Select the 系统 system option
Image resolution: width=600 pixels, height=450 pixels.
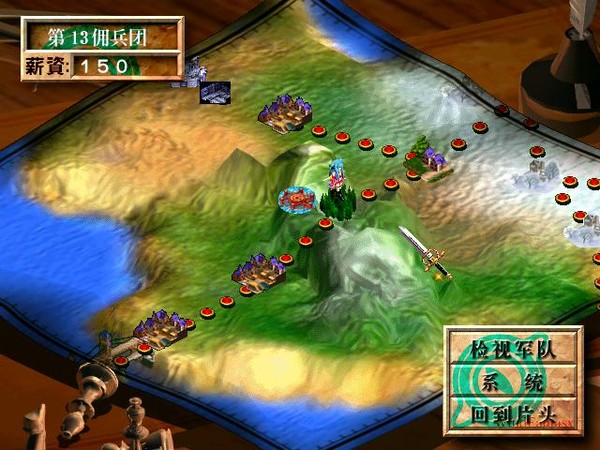pyautogui.click(x=512, y=381)
